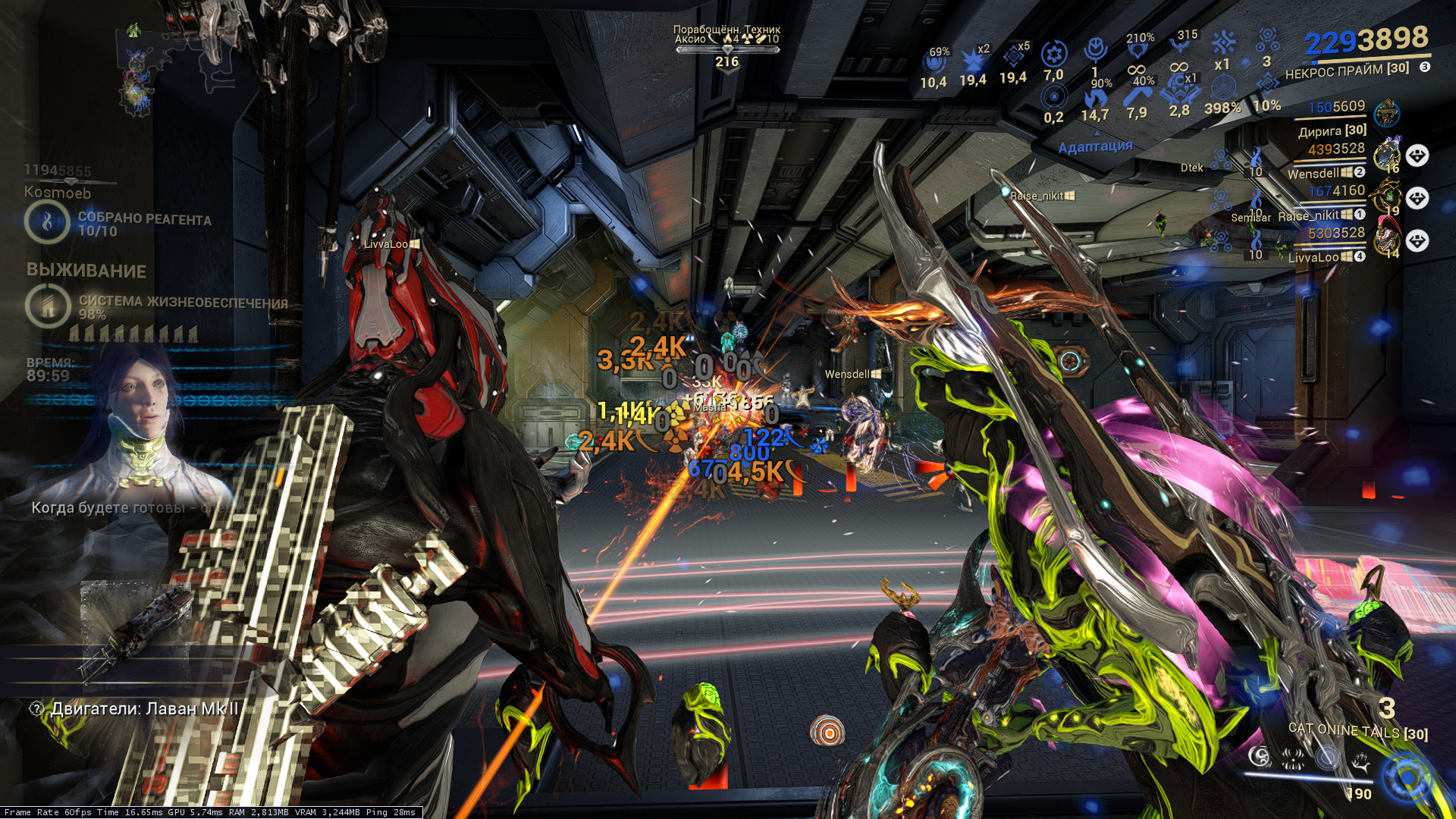
Task: Click the life support system objective icon
Action: coord(48,306)
